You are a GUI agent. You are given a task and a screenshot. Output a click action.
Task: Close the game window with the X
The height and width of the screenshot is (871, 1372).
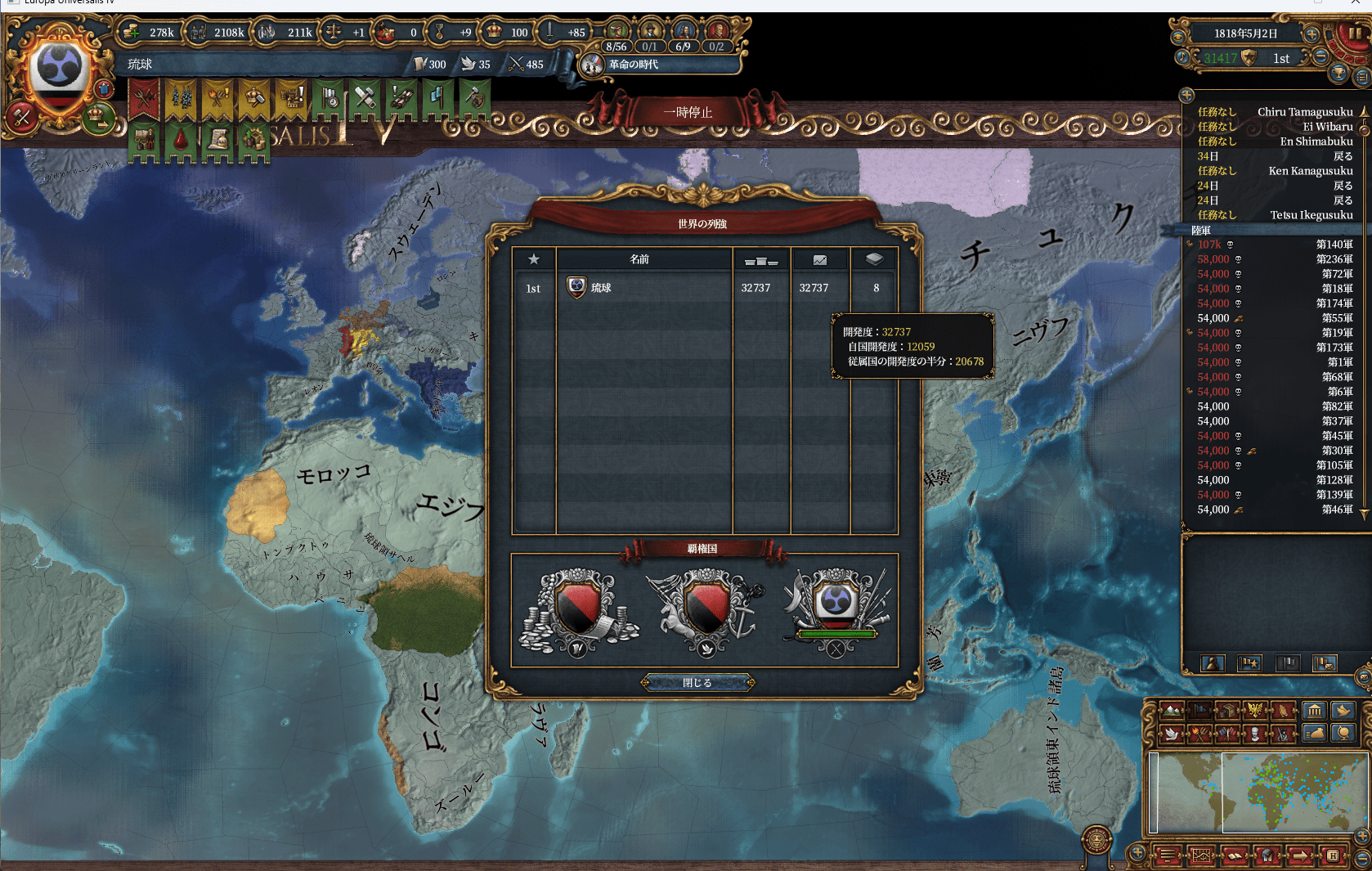[x=1355, y=3]
